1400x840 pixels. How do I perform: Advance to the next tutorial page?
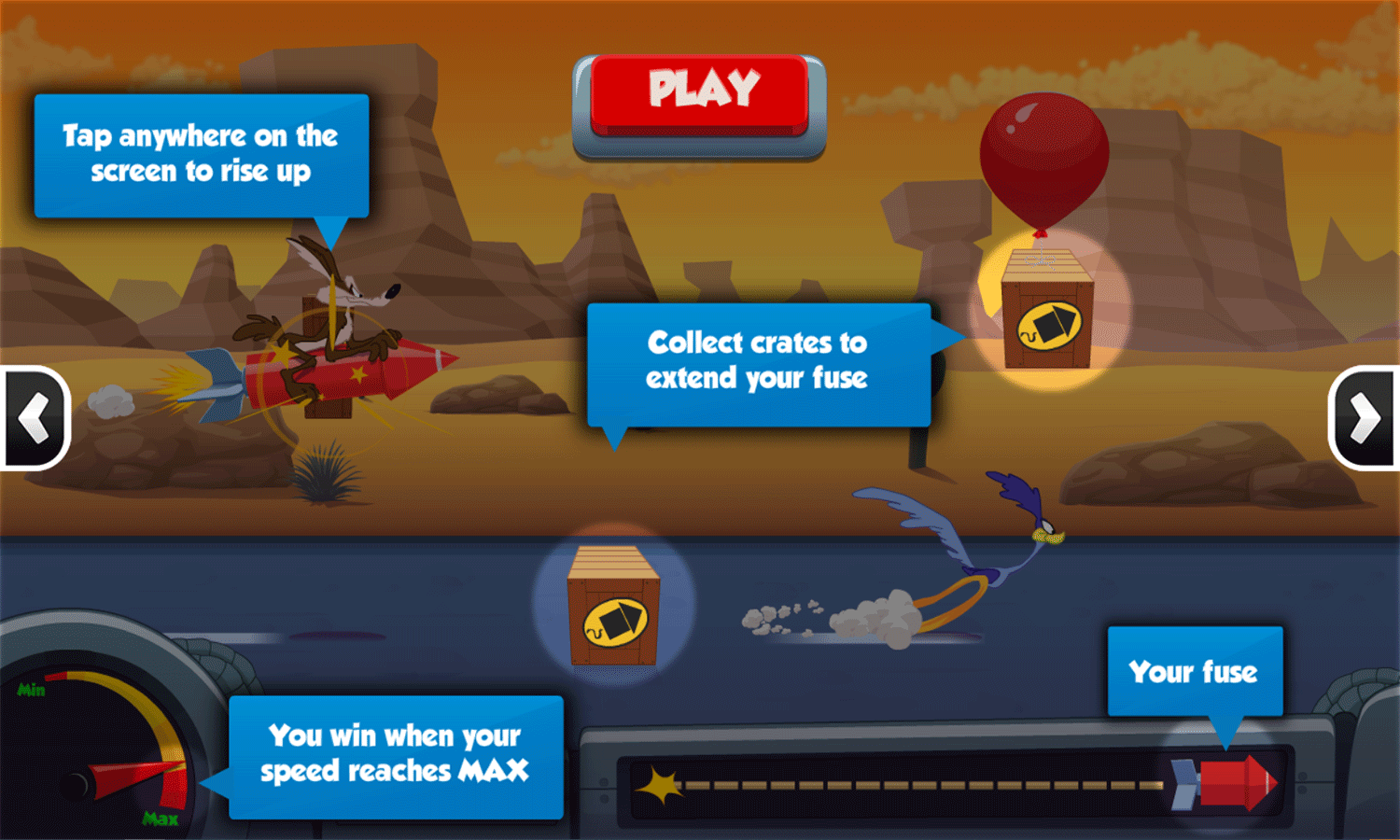pyautogui.click(x=1365, y=417)
